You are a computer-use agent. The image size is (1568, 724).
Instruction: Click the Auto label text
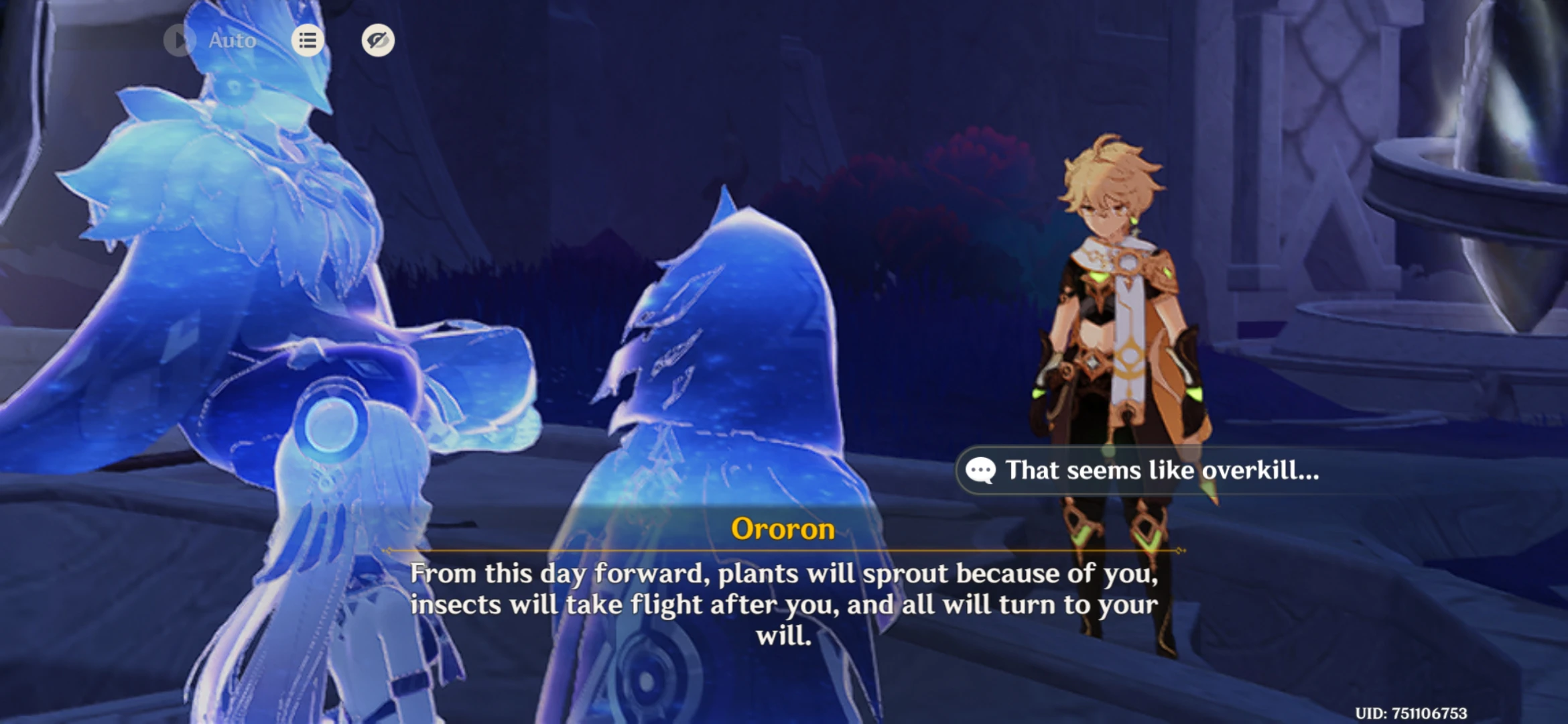231,40
